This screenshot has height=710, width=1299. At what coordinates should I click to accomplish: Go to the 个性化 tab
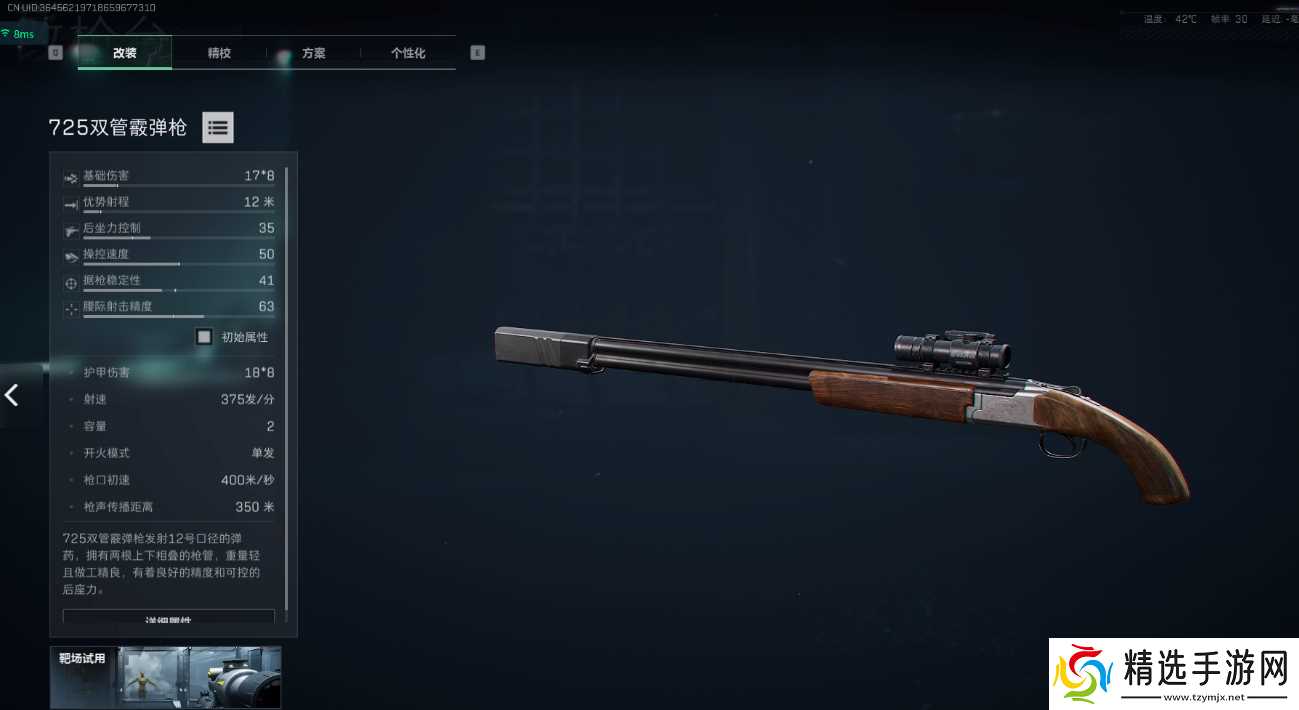pos(408,53)
